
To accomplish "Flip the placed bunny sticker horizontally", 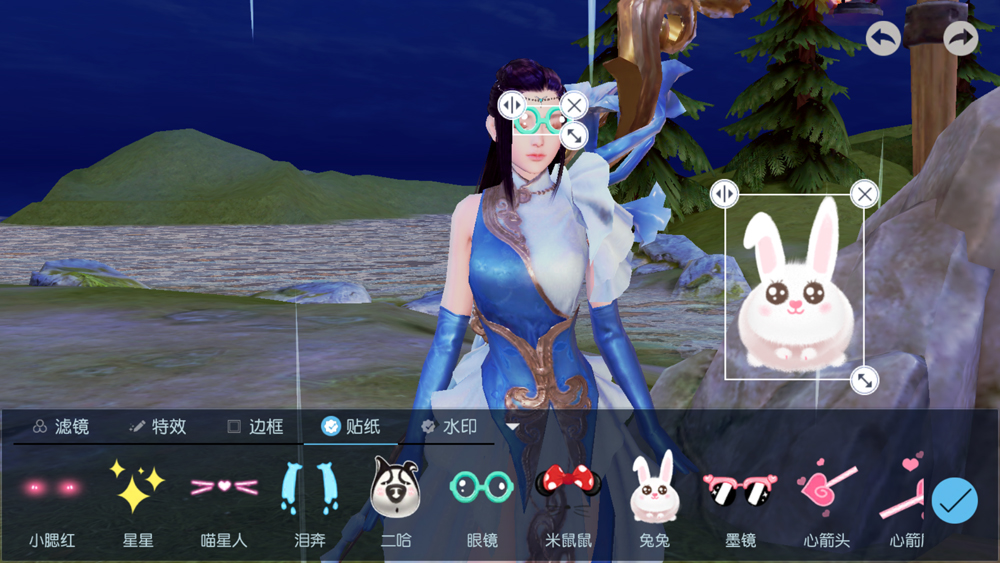I will tap(724, 193).
